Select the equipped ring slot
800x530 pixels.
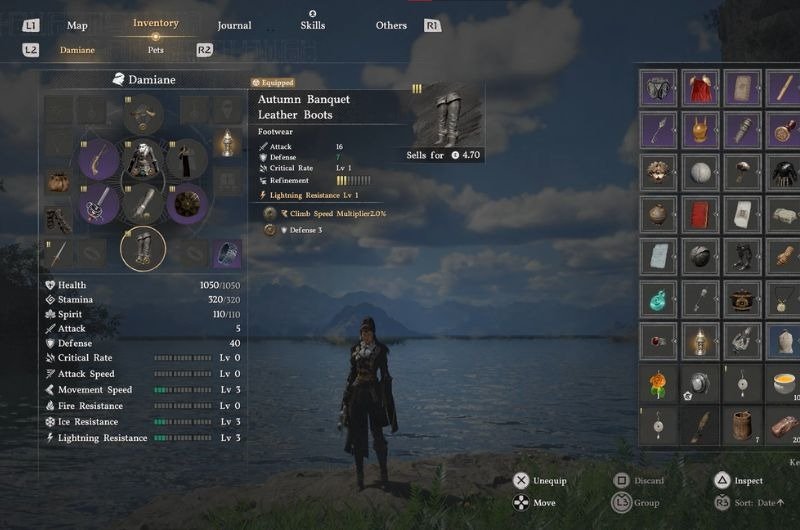coord(229,253)
